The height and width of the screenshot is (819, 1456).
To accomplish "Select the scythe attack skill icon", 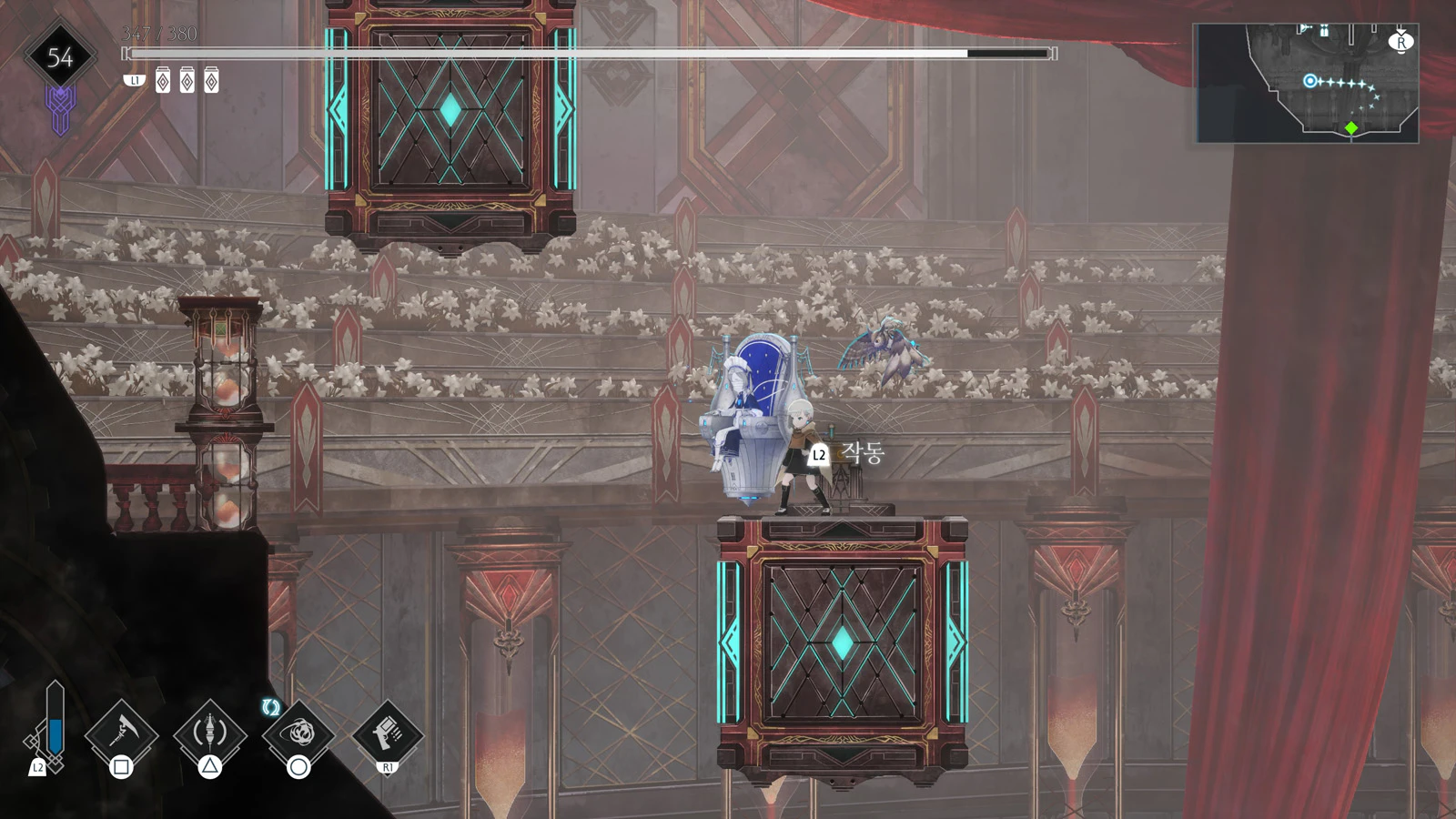I will tap(121, 732).
